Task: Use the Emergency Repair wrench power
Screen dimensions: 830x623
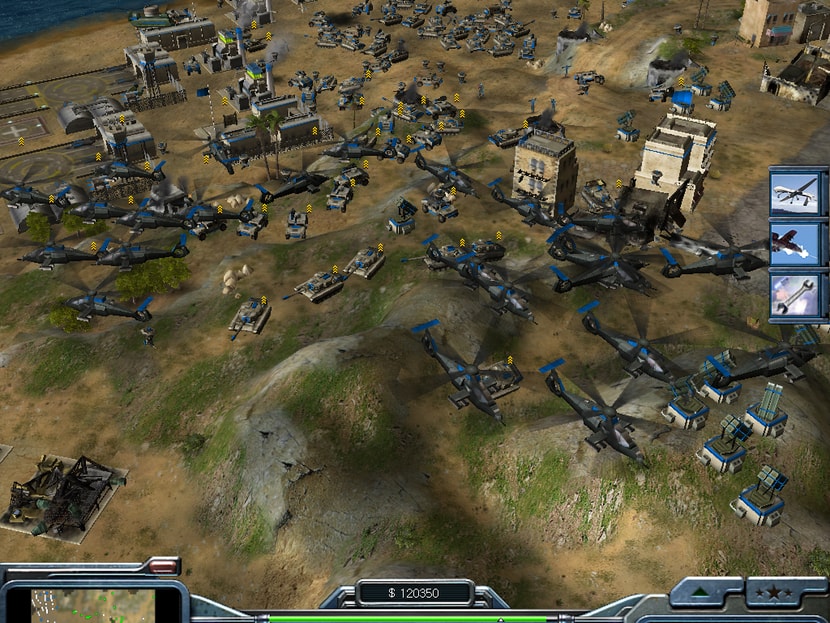Action: pos(798,295)
